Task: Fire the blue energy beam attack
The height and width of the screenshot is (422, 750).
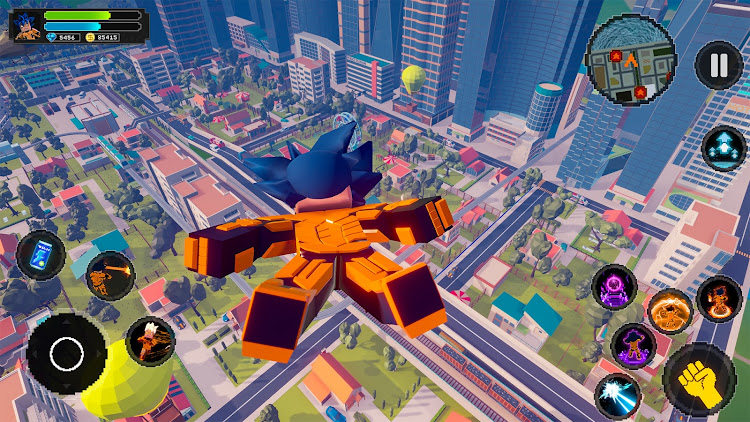Action: [x=617, y=395]
